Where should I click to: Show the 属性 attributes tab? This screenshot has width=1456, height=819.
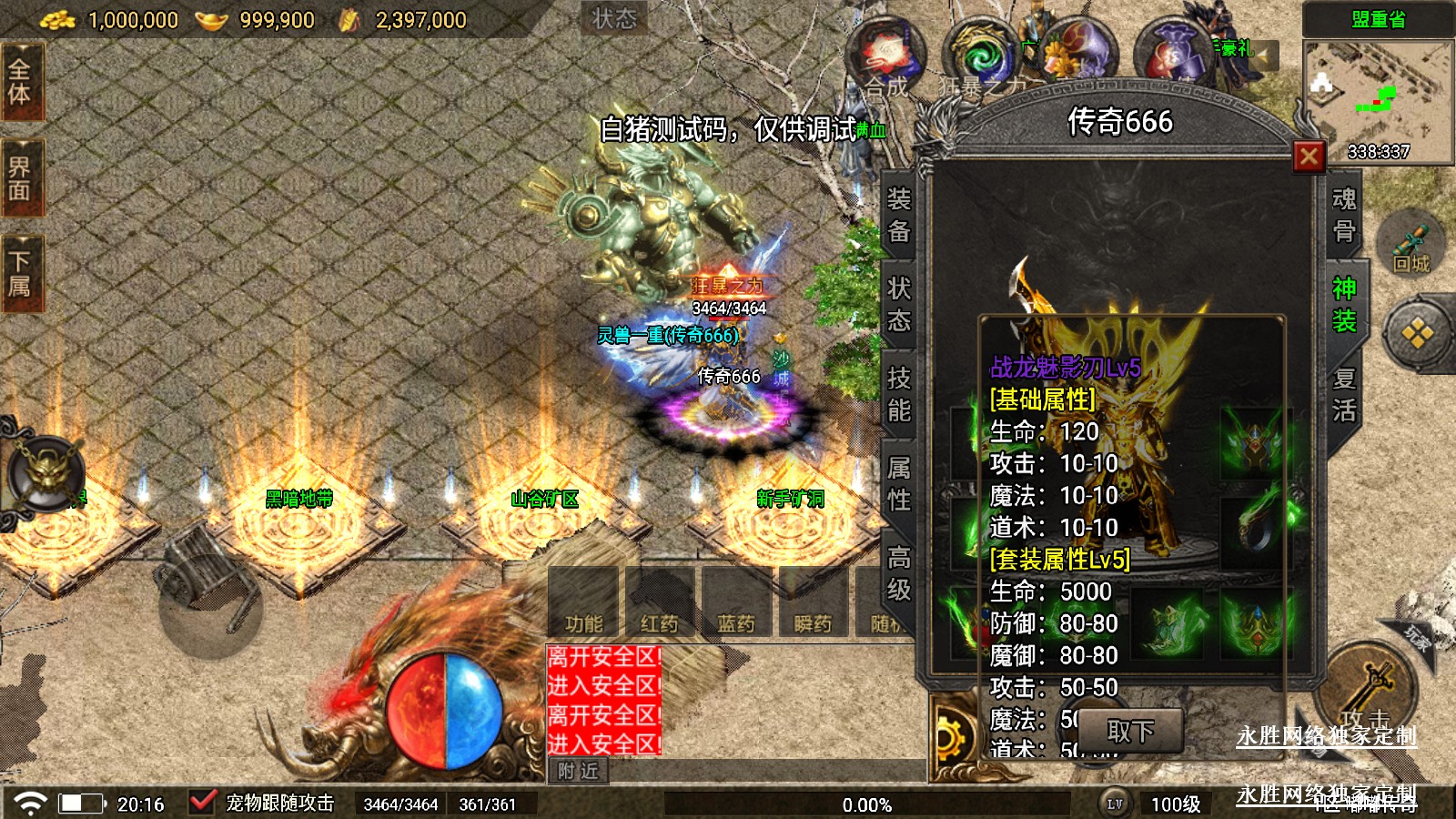click(899, 483)
